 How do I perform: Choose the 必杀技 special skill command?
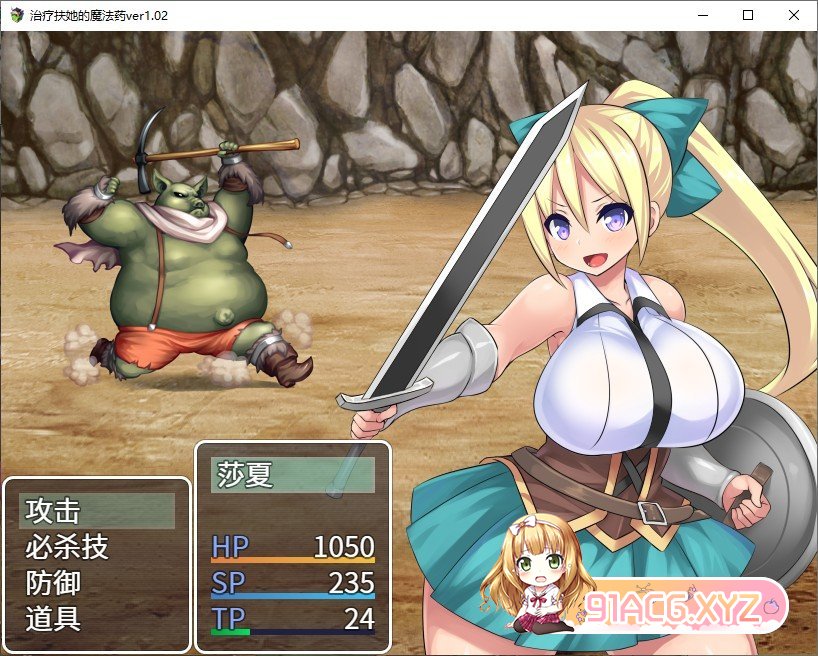click(x=96, y=547)
